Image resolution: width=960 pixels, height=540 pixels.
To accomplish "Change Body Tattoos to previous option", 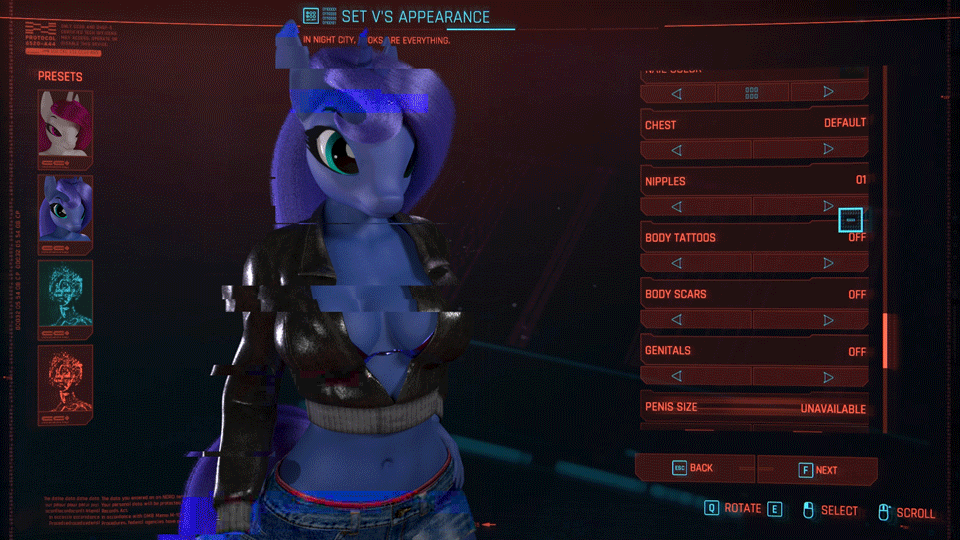I will point(677,263).
